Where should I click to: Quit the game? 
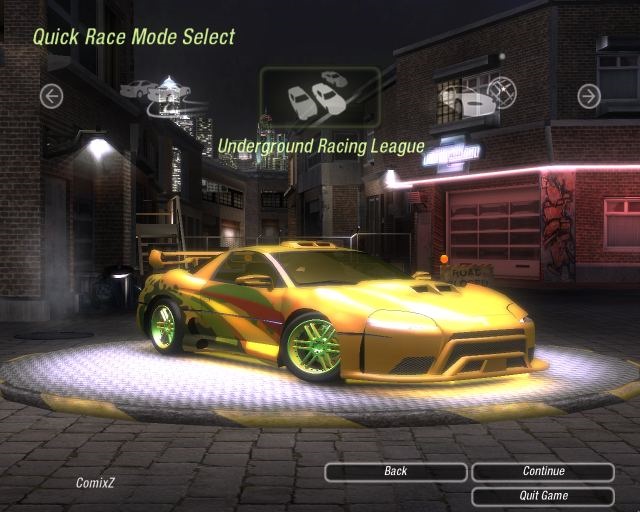[543, 496]
